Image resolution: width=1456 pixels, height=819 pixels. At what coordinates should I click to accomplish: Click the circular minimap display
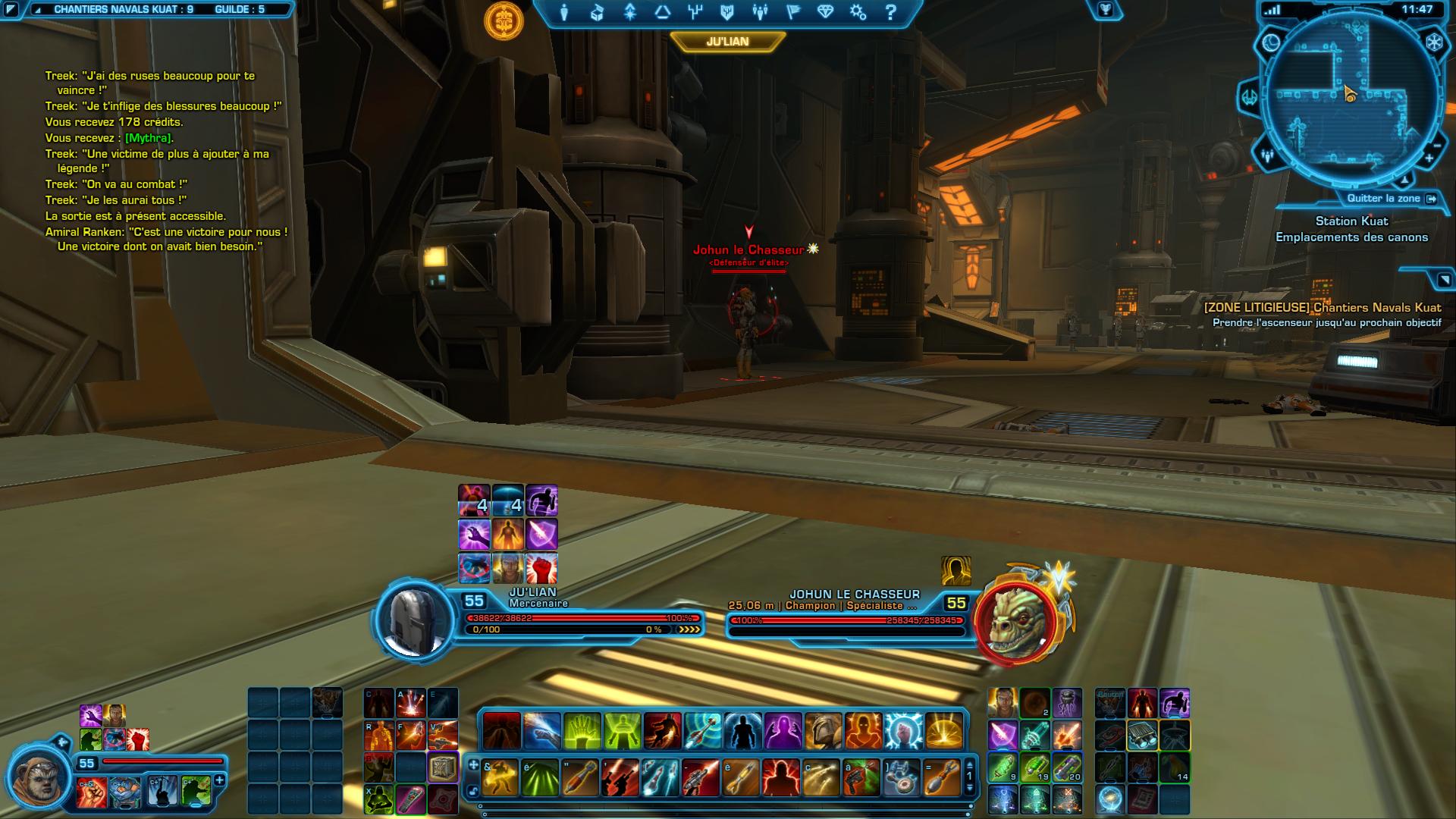click(1350, 99)
